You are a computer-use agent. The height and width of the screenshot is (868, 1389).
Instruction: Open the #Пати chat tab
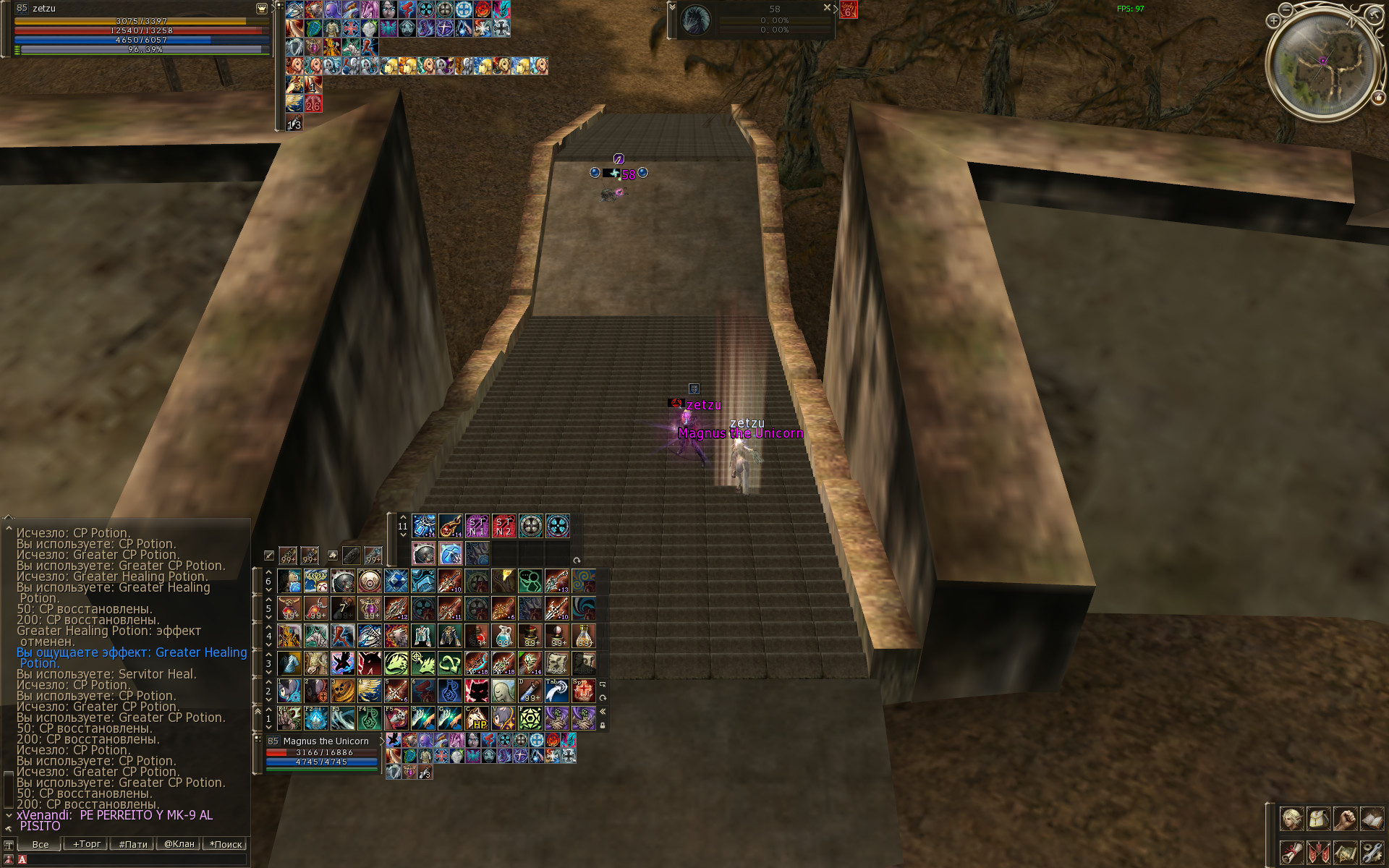[x=133, y=844]
